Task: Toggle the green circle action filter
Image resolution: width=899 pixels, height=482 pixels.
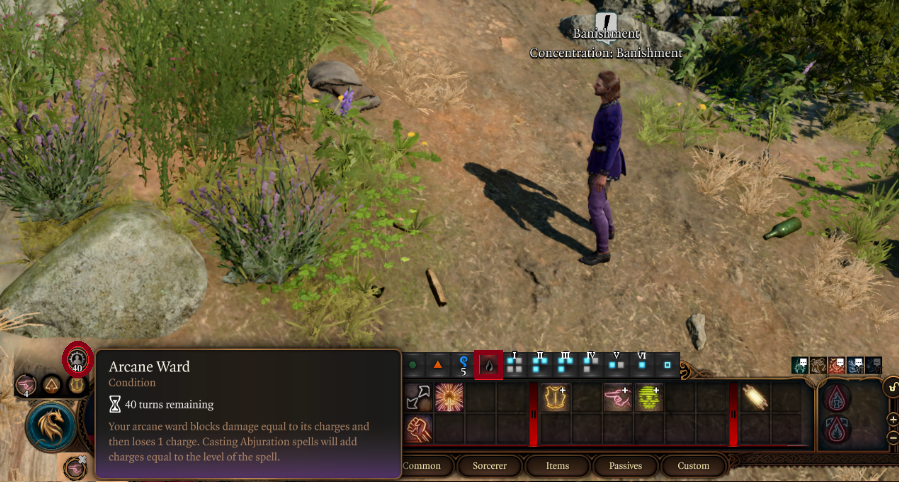Action: coord(412,365)
